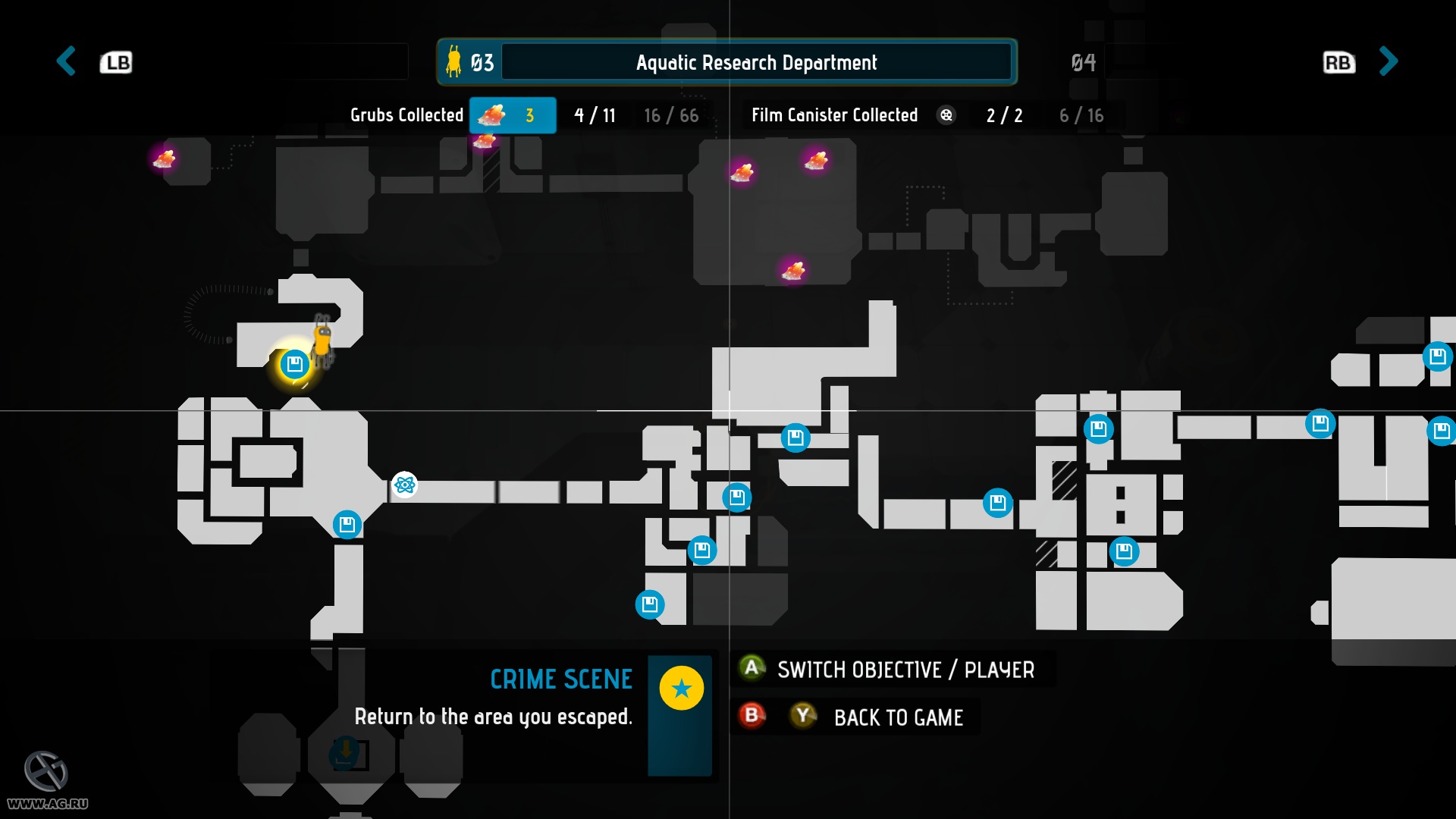Open the next map with the right arrow
This screenshot has height=819, width=1456.
(1389, 62)
